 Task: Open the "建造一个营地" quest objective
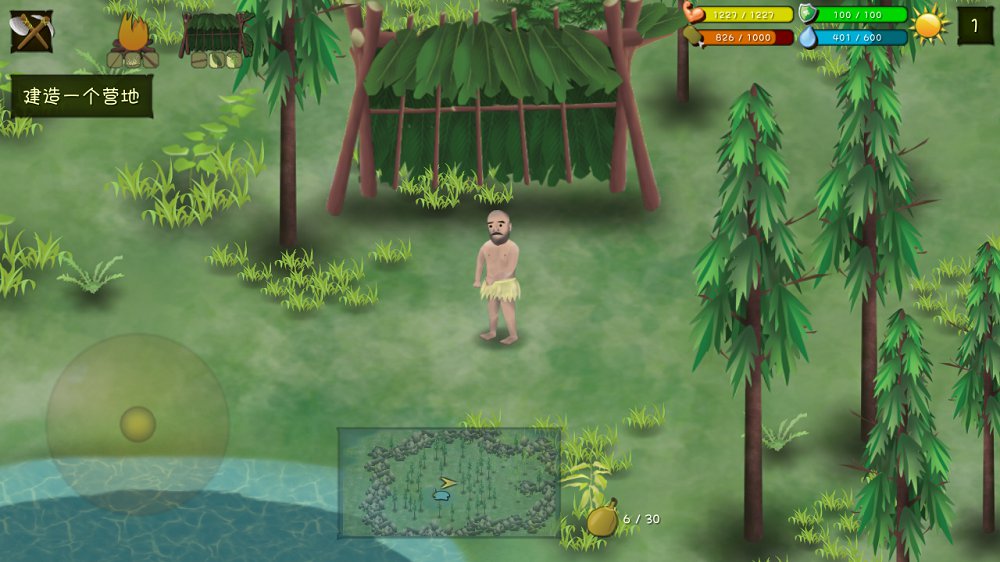[81, 97]
